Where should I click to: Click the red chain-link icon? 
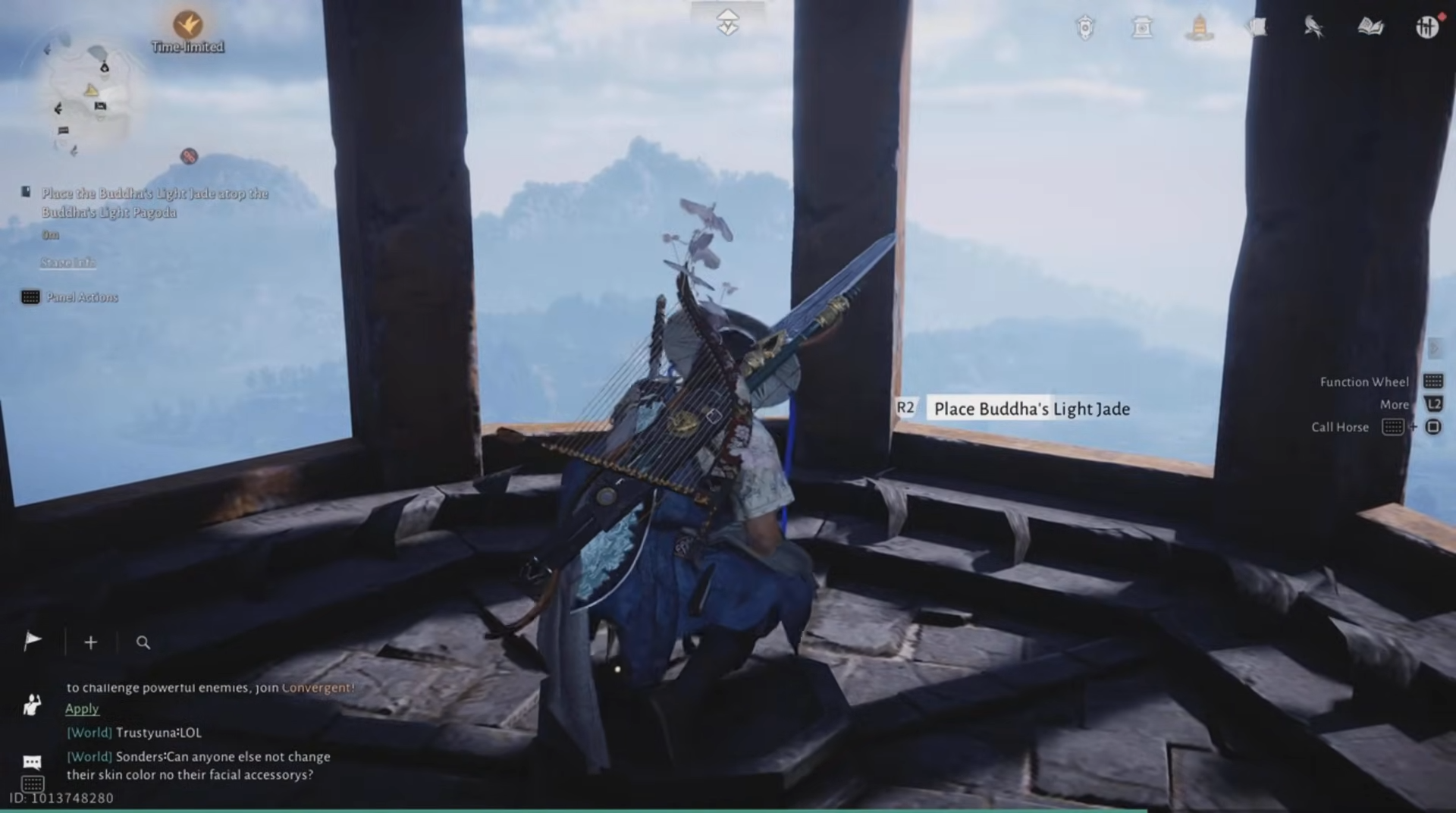[x=189, y=156]
